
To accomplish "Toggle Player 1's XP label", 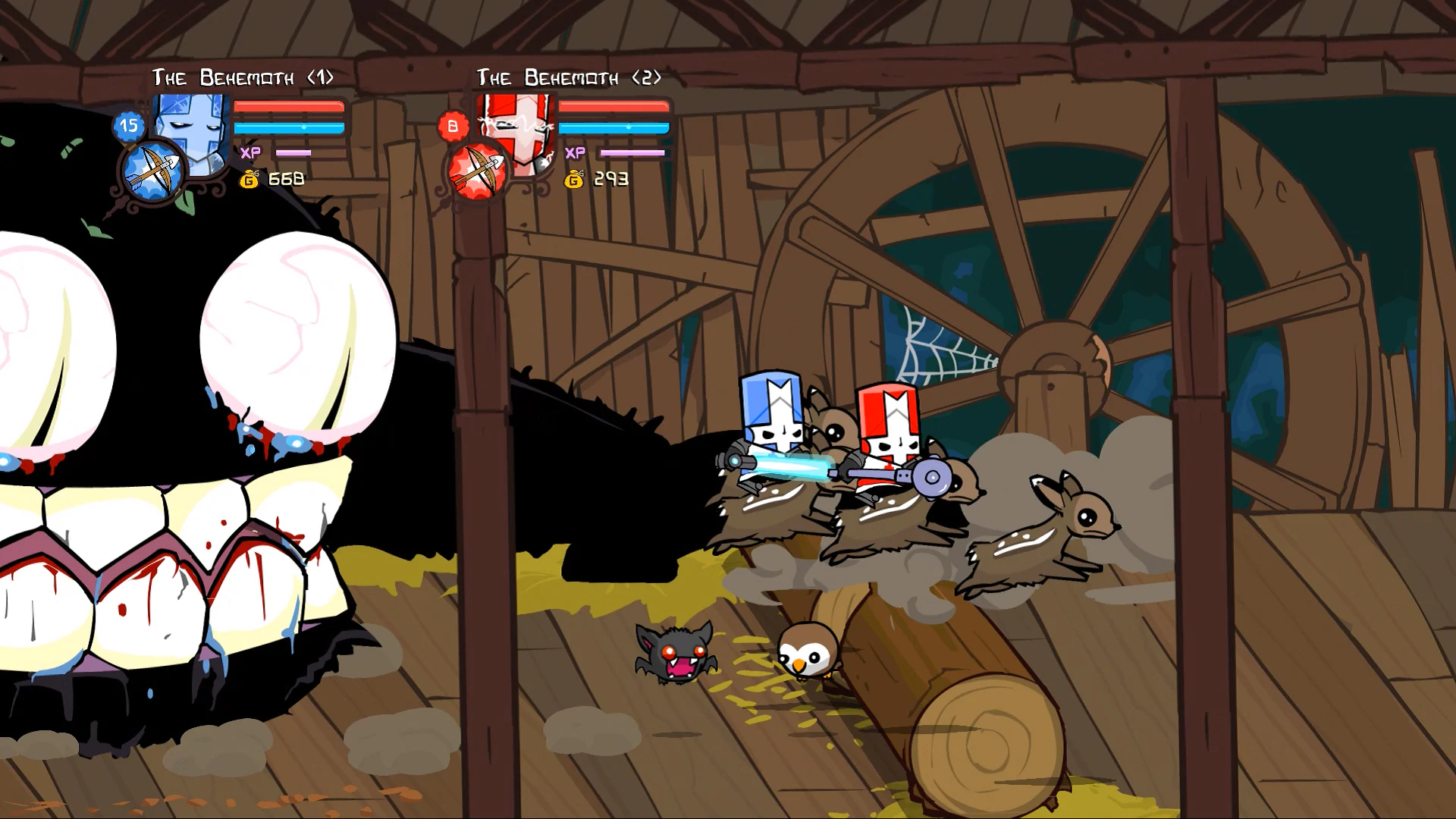I will click(x=251, y=152).
